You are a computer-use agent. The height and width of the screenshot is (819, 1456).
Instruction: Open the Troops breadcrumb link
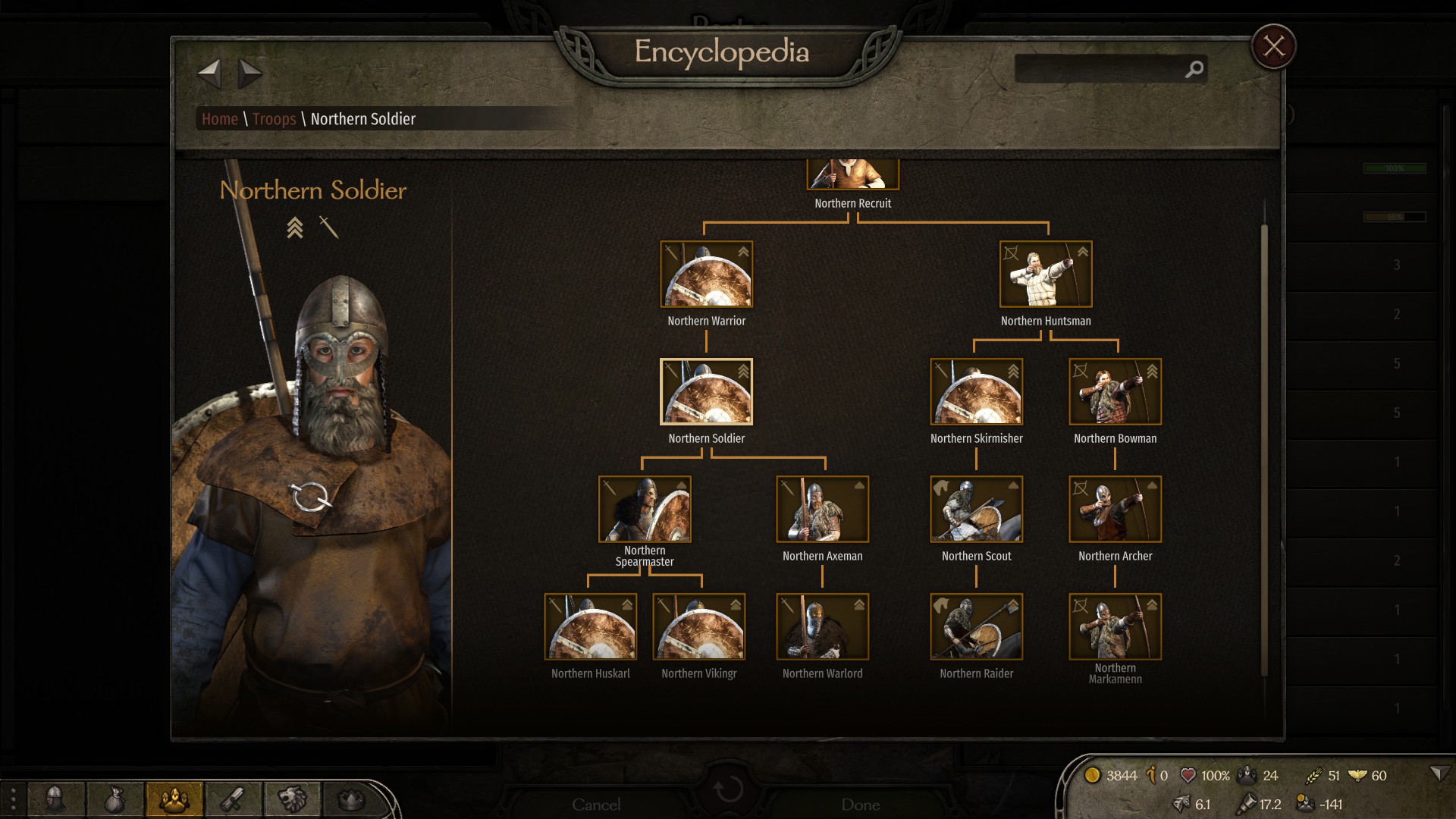[x=274, y=119]
